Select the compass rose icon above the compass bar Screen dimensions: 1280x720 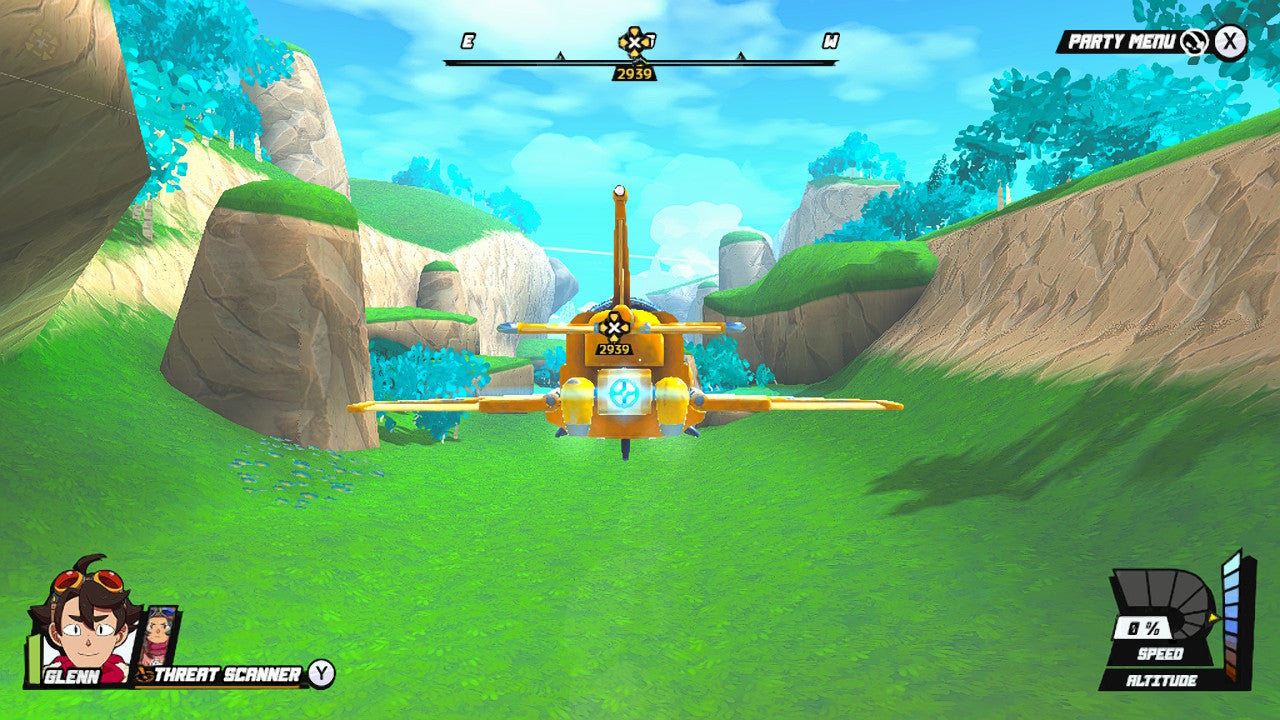coord(632,43)
